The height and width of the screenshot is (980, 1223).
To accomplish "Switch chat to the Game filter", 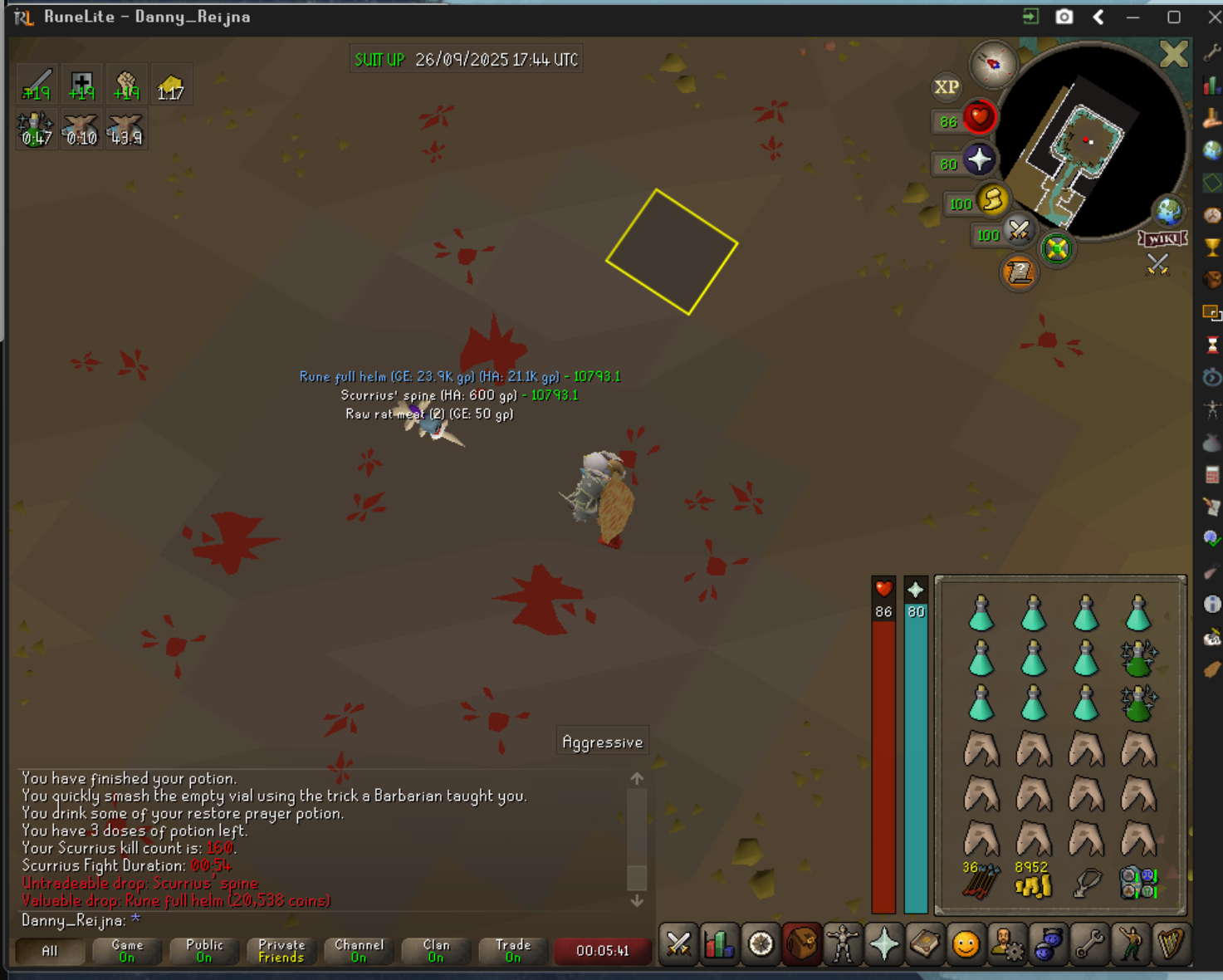I will point(127,951).
